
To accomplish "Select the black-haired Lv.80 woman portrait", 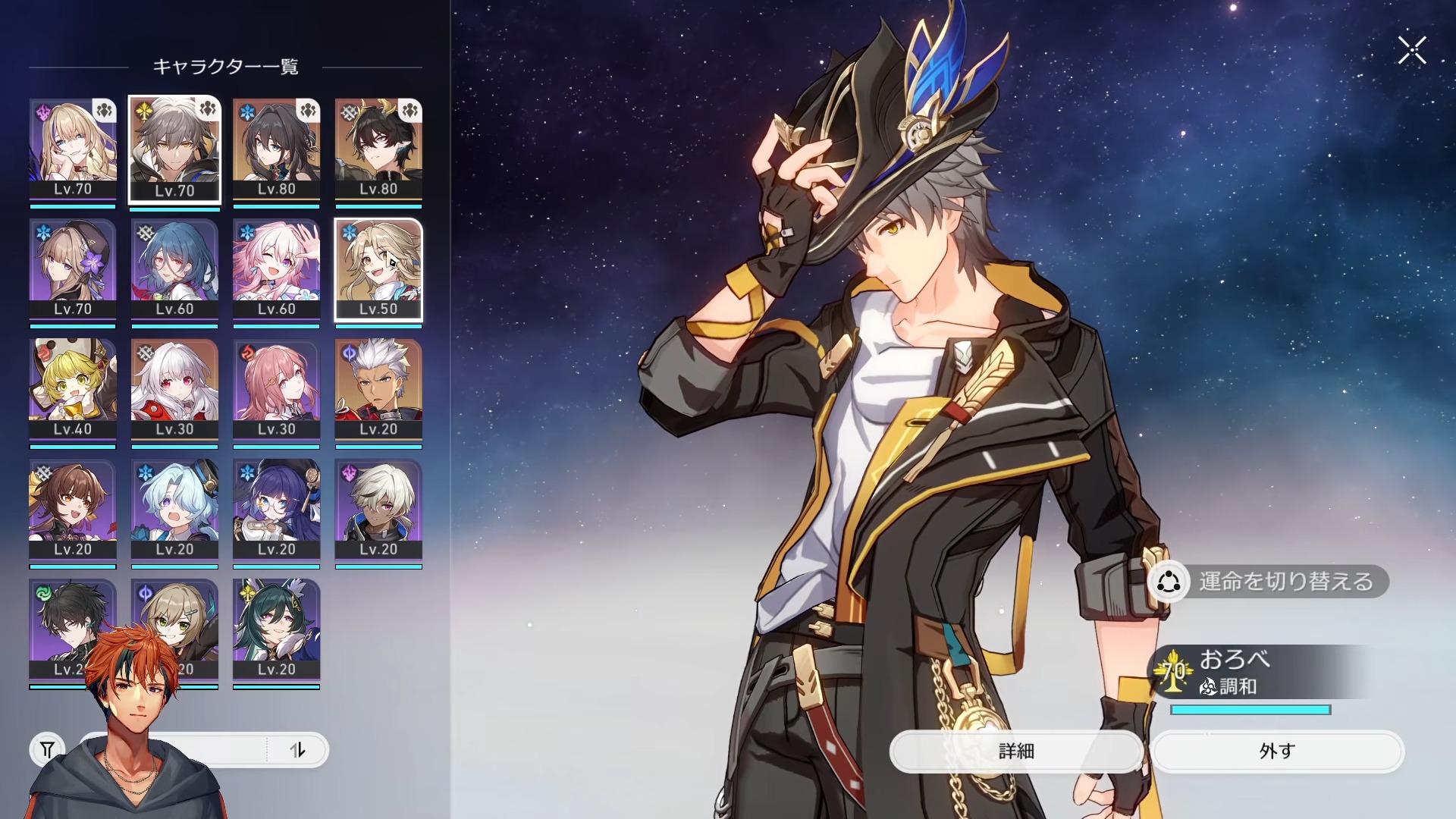I will [276, 149].
